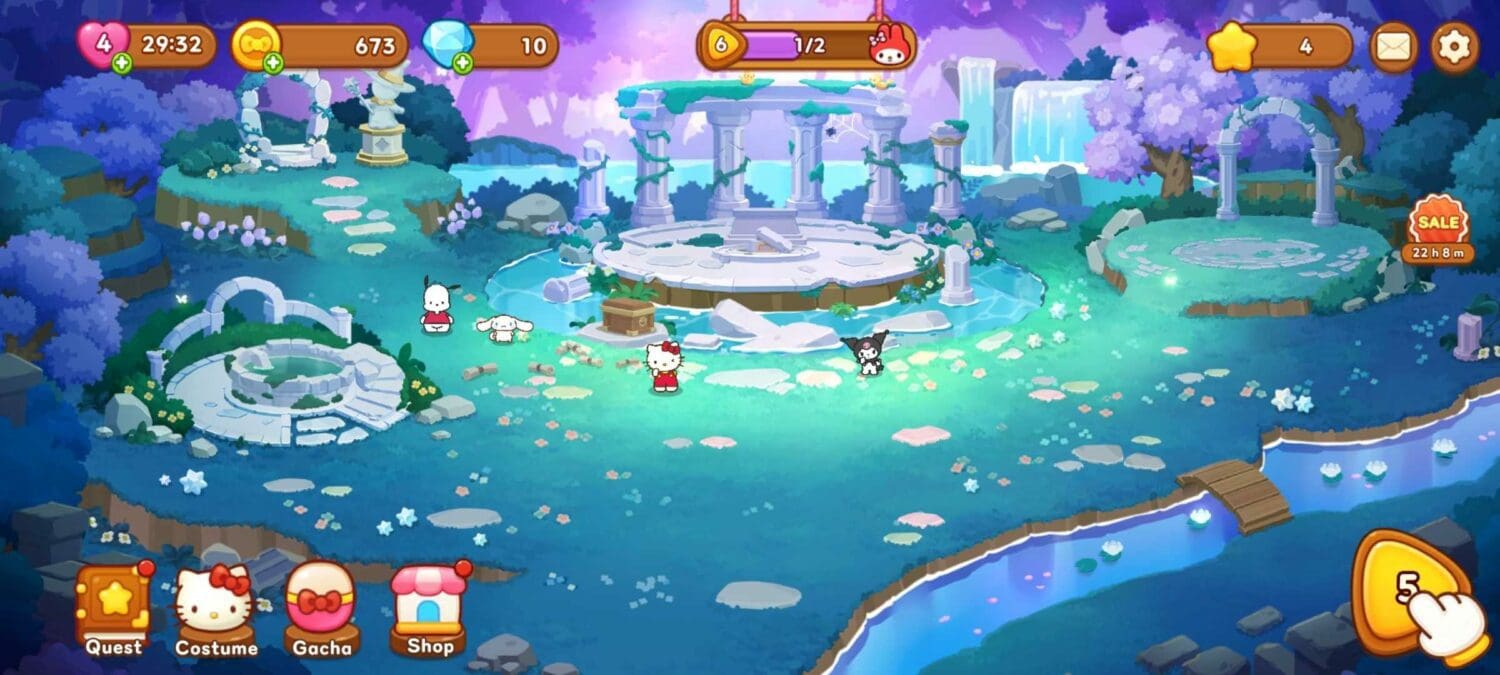Image resolution: width=1500 pixels, height=675 pixels.
Task: Add more gold coins with plus
Action: 273,64
